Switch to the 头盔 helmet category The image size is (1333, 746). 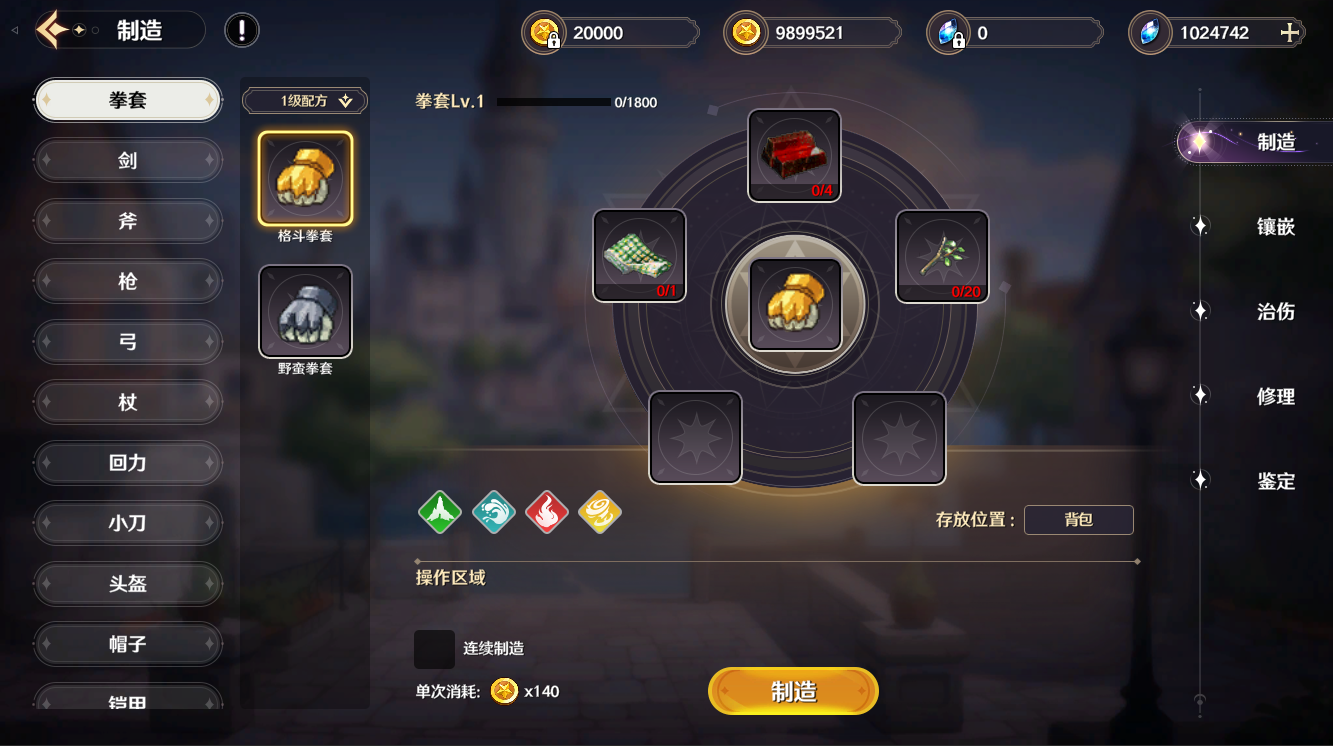click(x=128, y=583)
